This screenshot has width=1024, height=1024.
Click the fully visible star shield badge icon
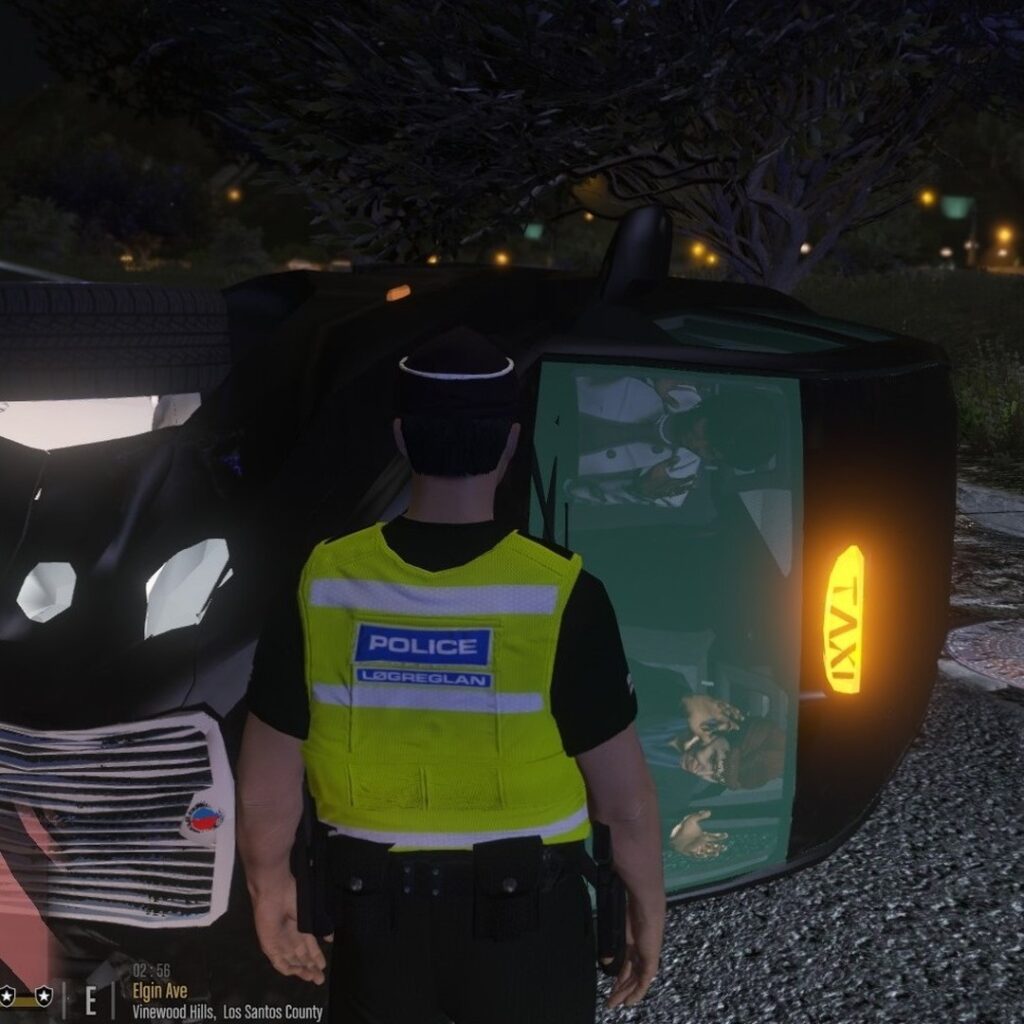pyautogui.click(x=43, y=996)
